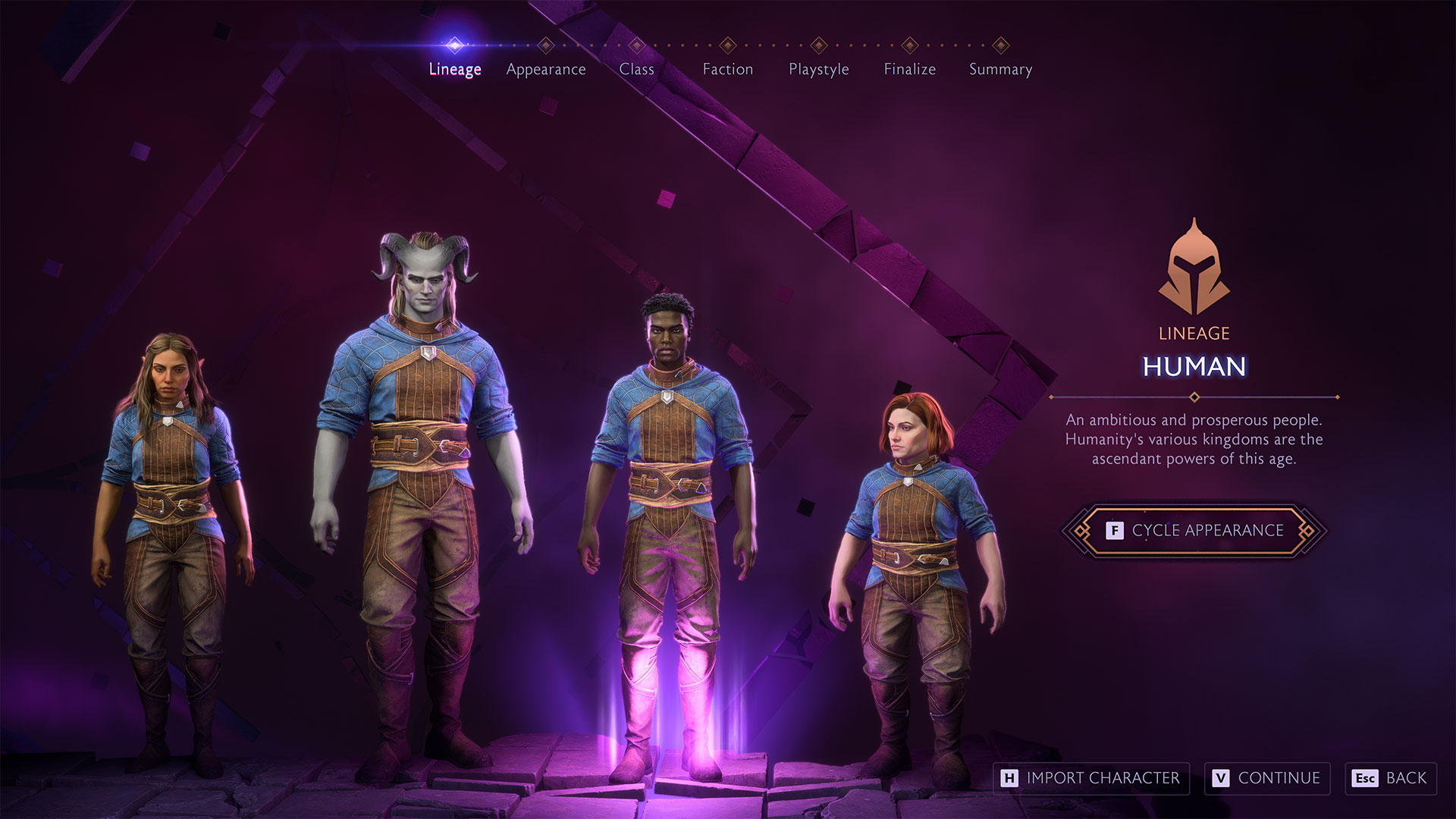Click the diamond marker above the Class step
This screenshot has height=819, width=1456.
click(x=637, y=43)
